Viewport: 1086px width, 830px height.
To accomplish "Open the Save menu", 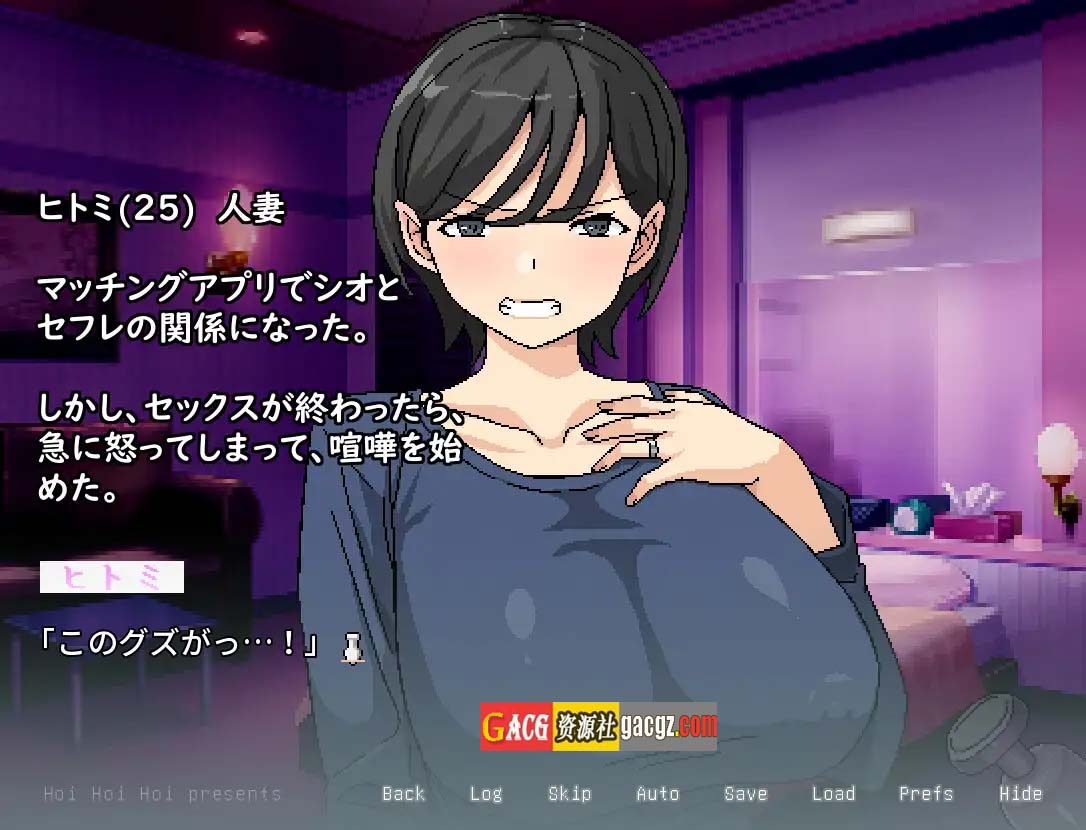I will coord(746,794).
